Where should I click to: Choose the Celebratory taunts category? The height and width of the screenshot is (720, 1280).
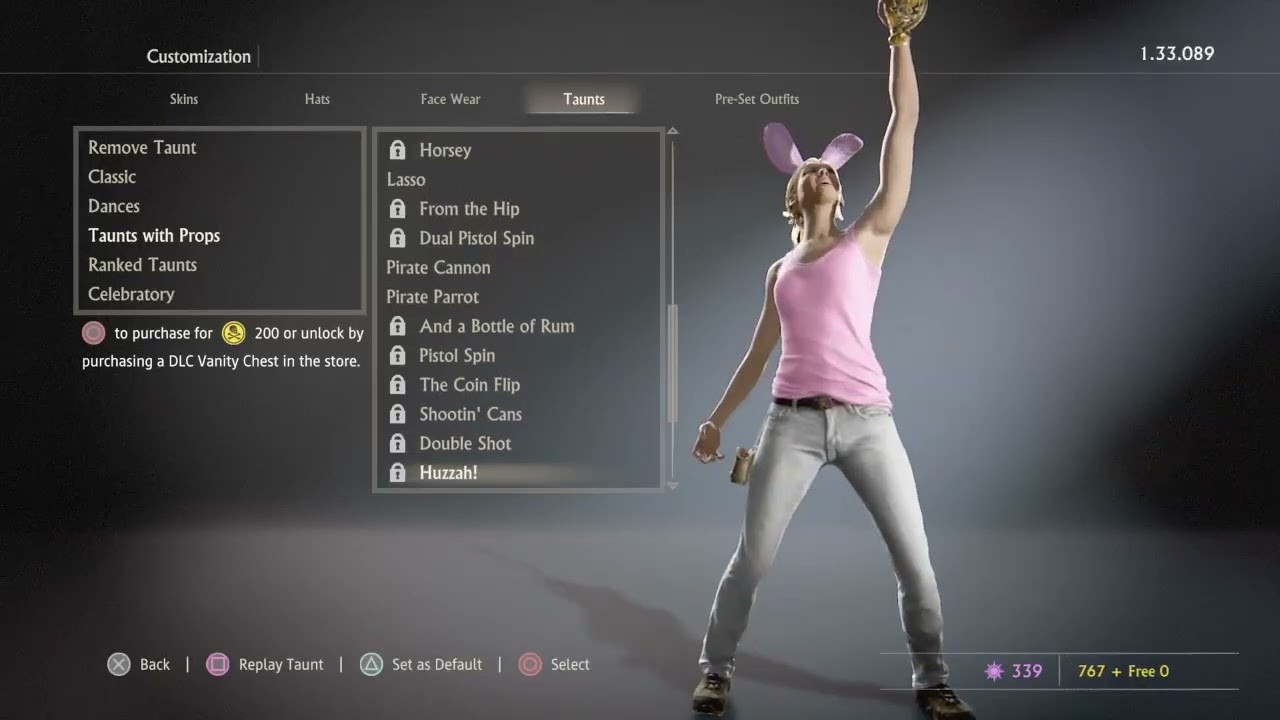[131, 294]
